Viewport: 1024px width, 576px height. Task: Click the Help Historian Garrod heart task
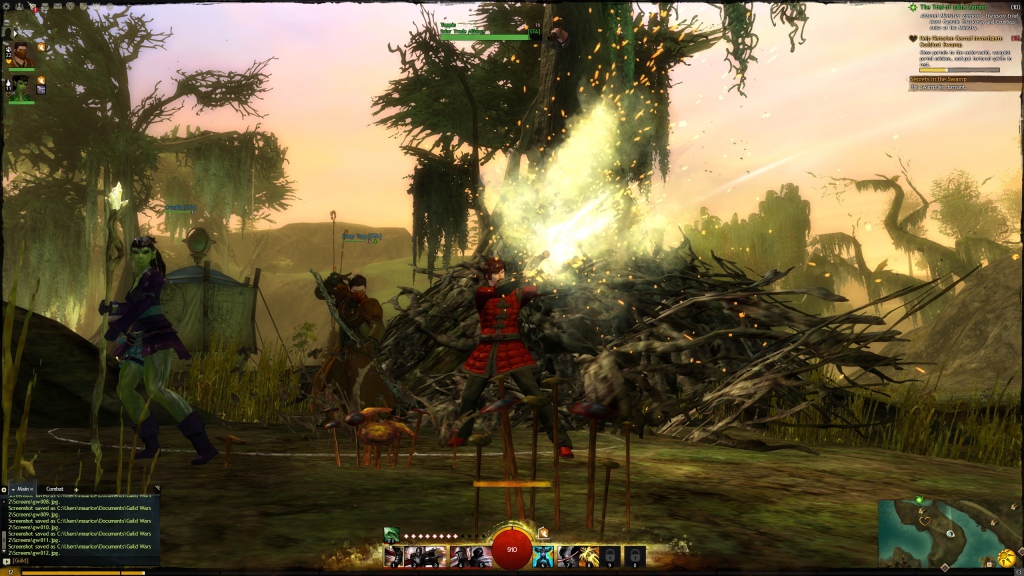(x=960, y=41)
